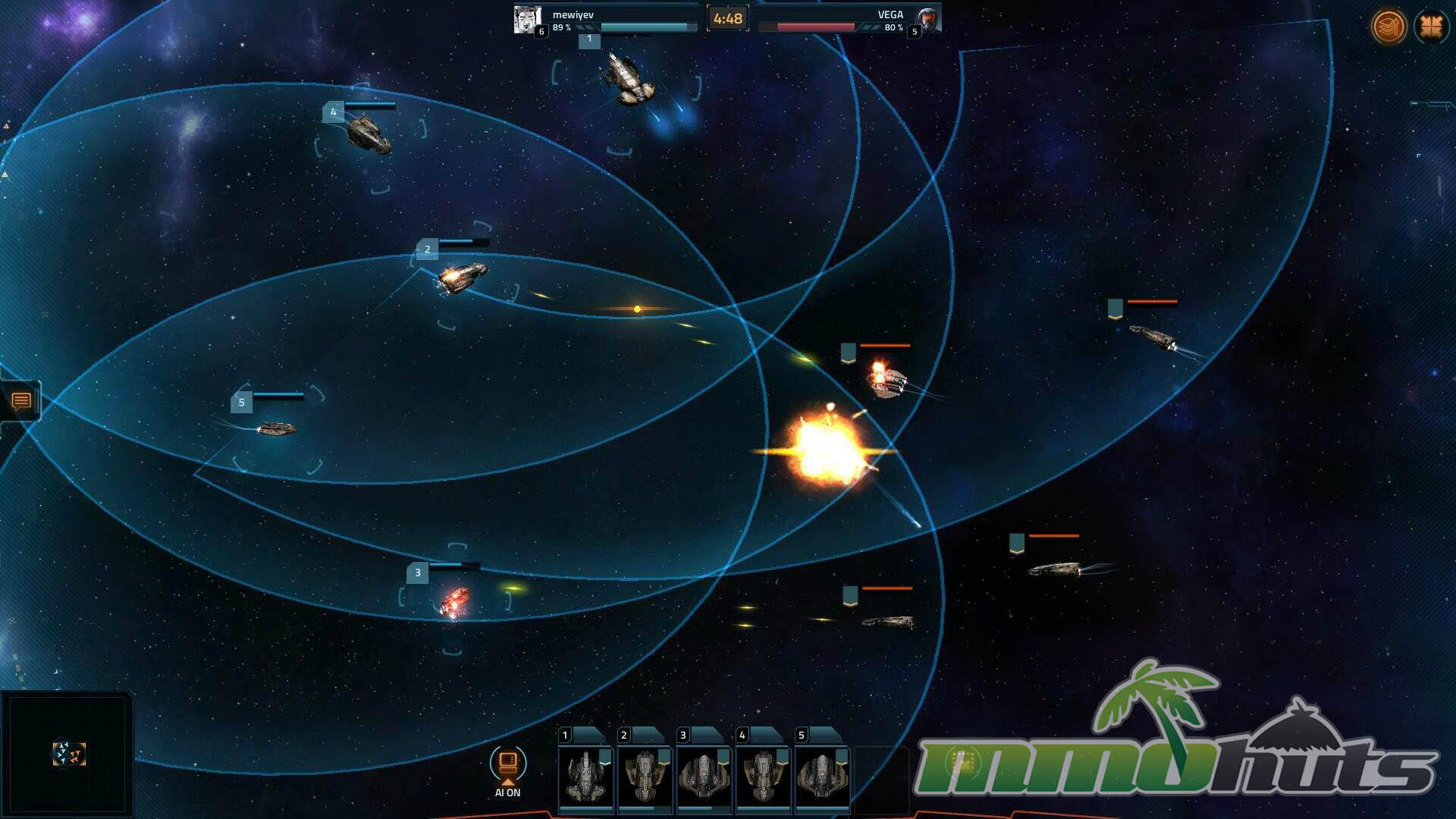Open the chat panel icon
Viewport: 1456px width, 819px height.
pyautogui.click(x=21, y=400)
